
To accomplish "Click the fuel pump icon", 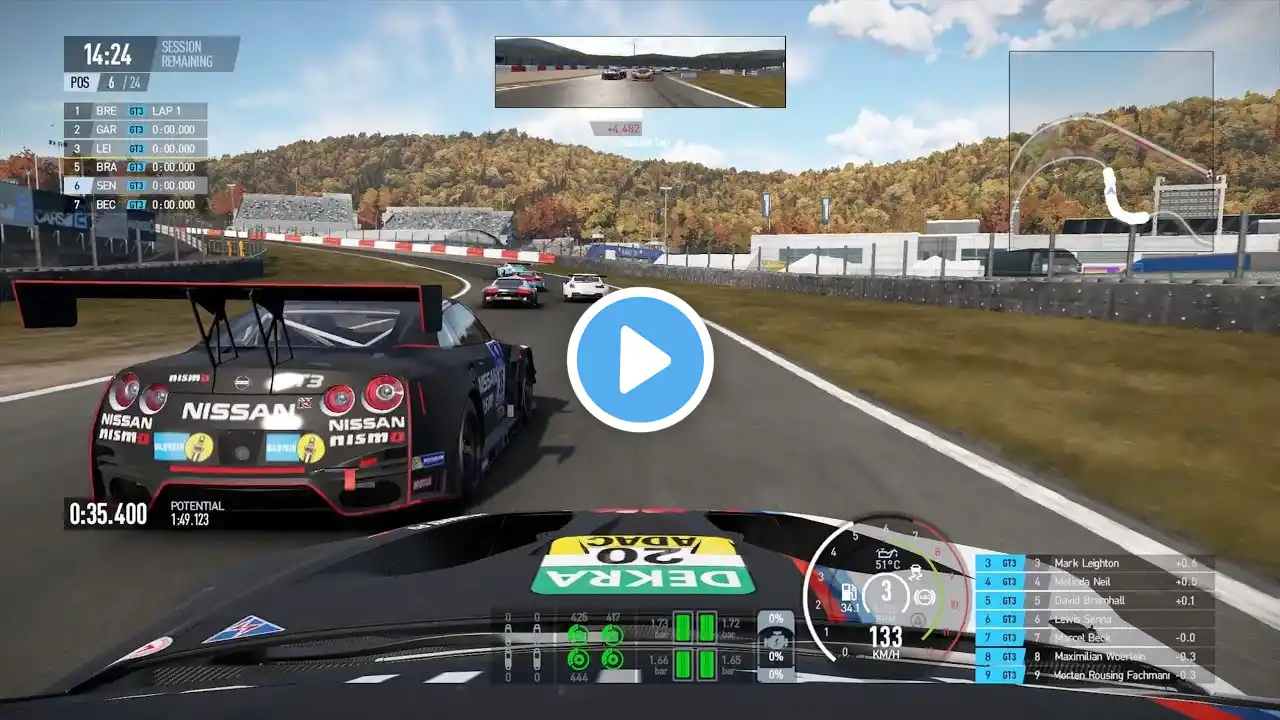I will pos(849,591).
